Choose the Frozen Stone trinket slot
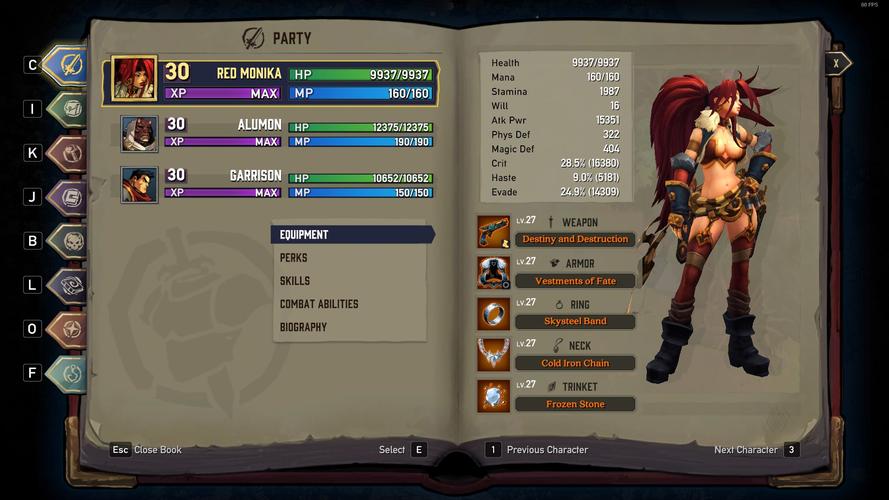 [x=574, y=404]
